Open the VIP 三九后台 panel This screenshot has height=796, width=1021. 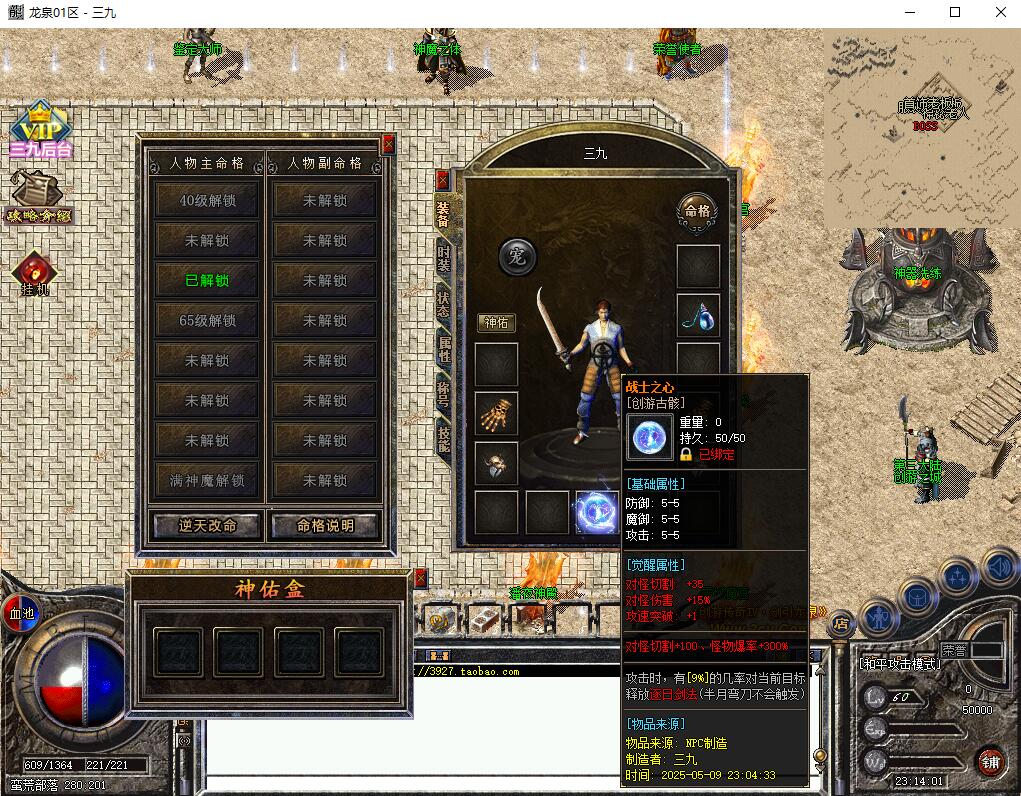[x=40, y=130]
